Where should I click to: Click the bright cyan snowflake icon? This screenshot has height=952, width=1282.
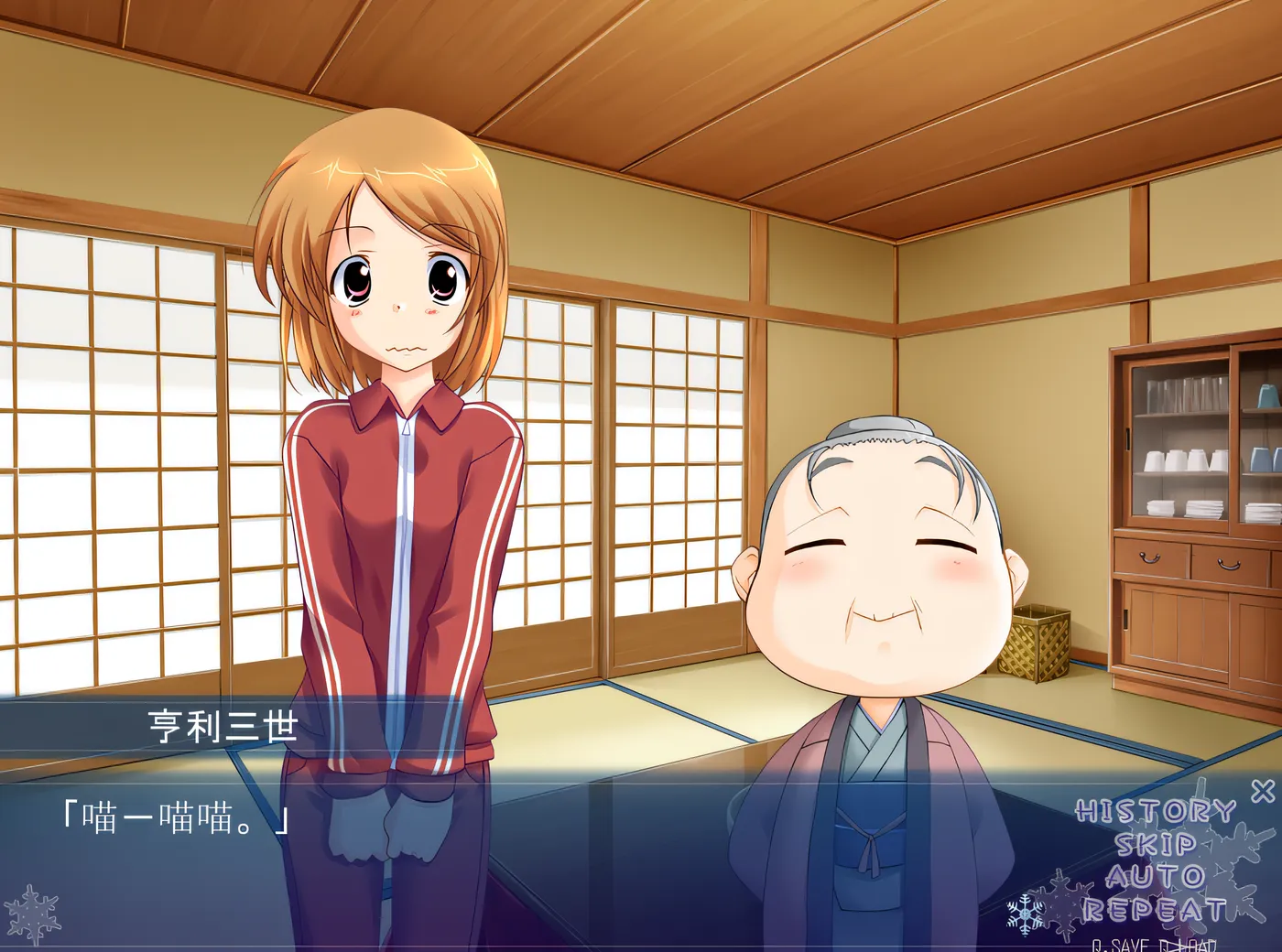(1025, 914)
